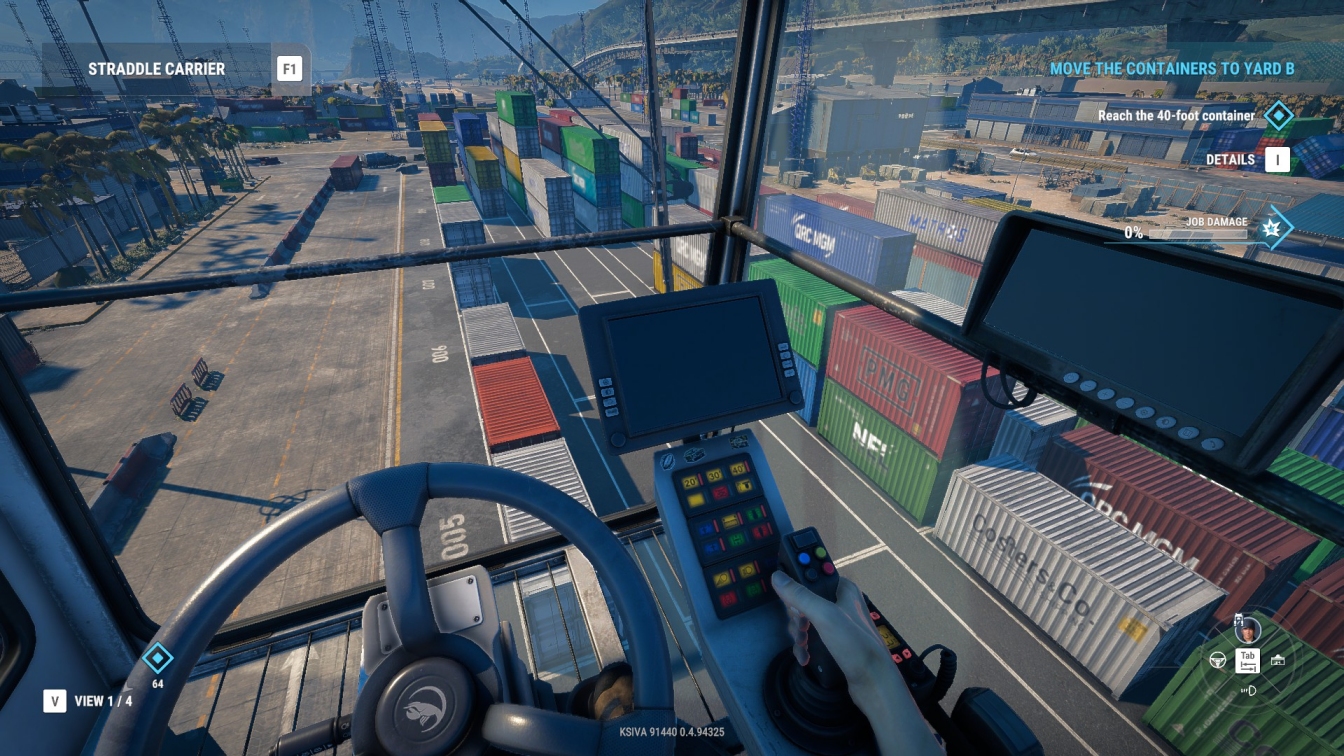Image resolution: width=1344 pixels, height=756 pixels.
Task: Choose the garage building icon in the radial menu
Action: tap(1277, 661)
